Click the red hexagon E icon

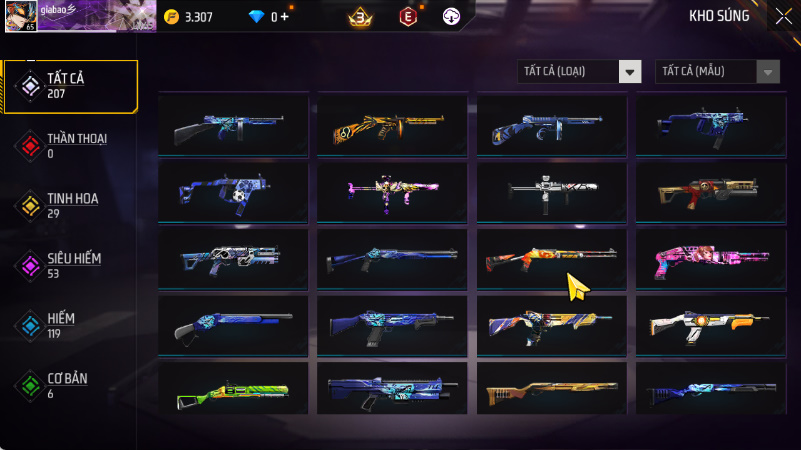pyautogui.click(x=407, y=17)
